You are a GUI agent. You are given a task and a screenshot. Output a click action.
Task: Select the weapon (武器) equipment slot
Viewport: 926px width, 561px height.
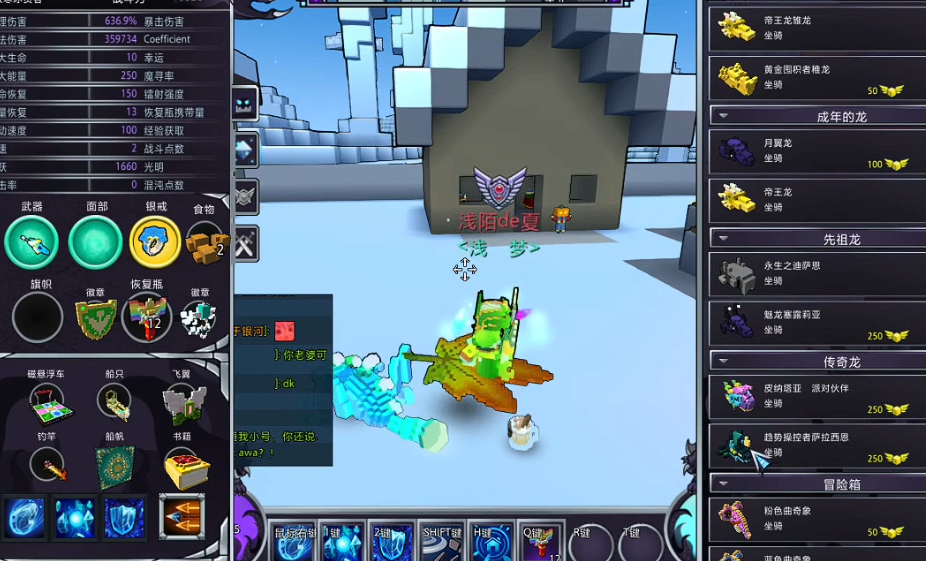click(31, 242)
